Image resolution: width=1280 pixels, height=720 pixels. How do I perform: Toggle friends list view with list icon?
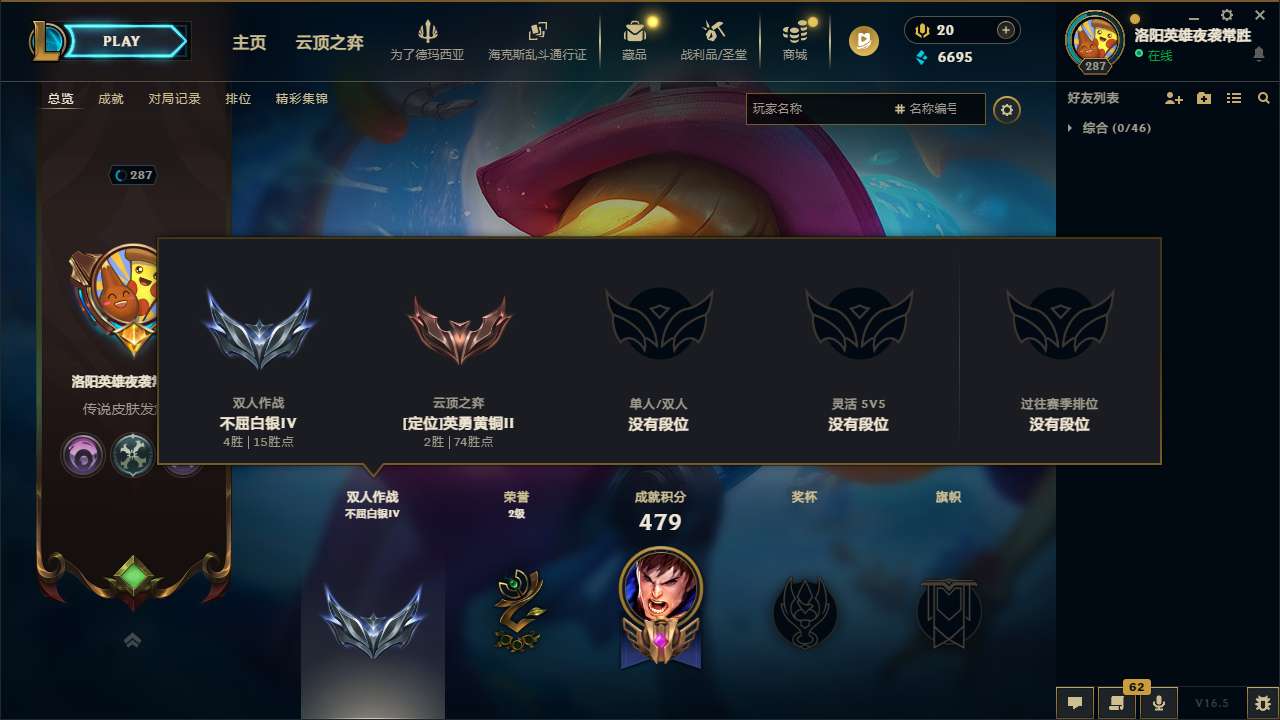click(1234, 98)
